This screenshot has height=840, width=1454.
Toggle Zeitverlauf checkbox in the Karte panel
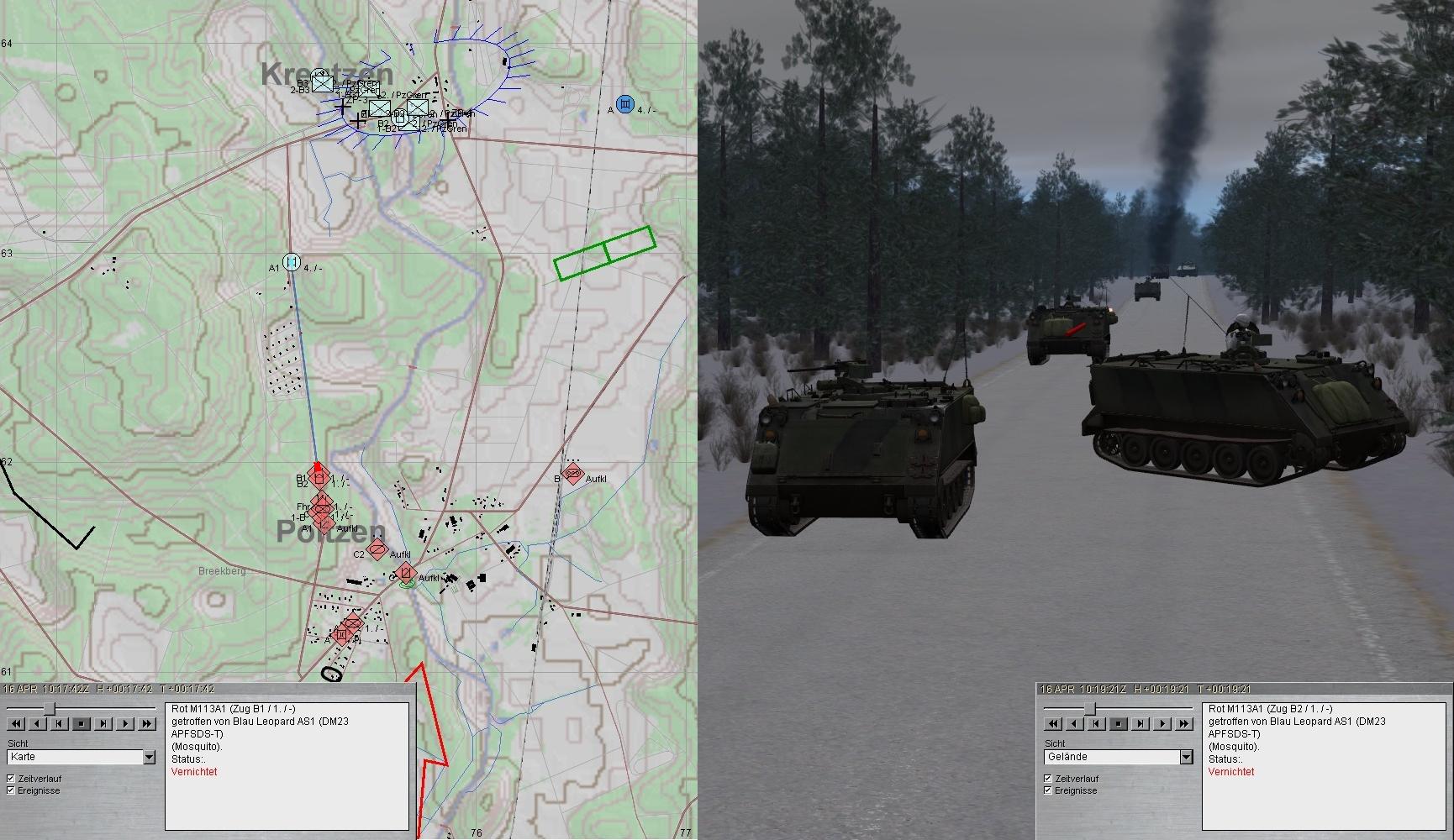[x=11, y=779]
